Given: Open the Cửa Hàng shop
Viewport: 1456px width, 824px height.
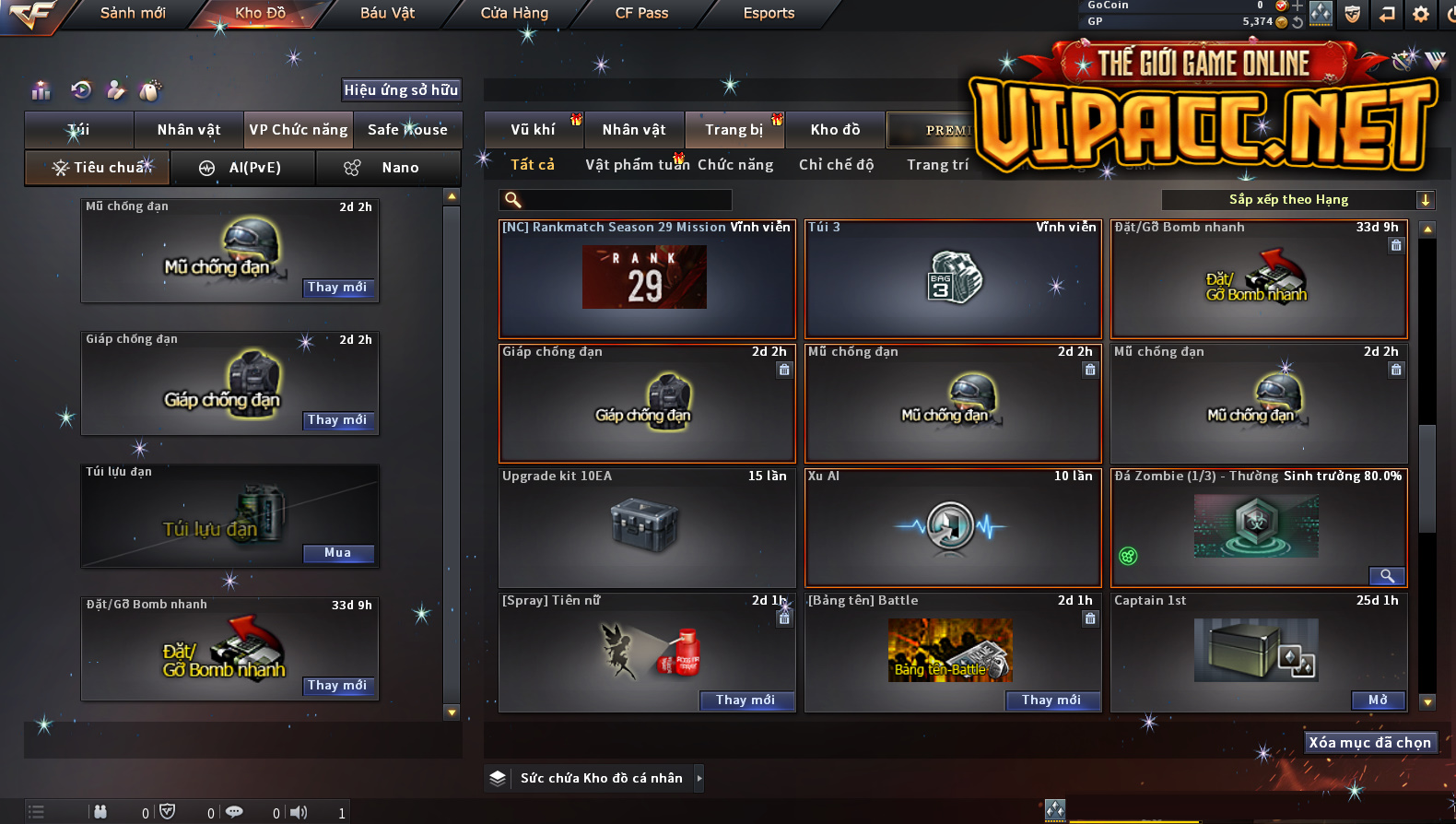Looking at the screenshot, I should pyautogui.click(x=514, y=13).
